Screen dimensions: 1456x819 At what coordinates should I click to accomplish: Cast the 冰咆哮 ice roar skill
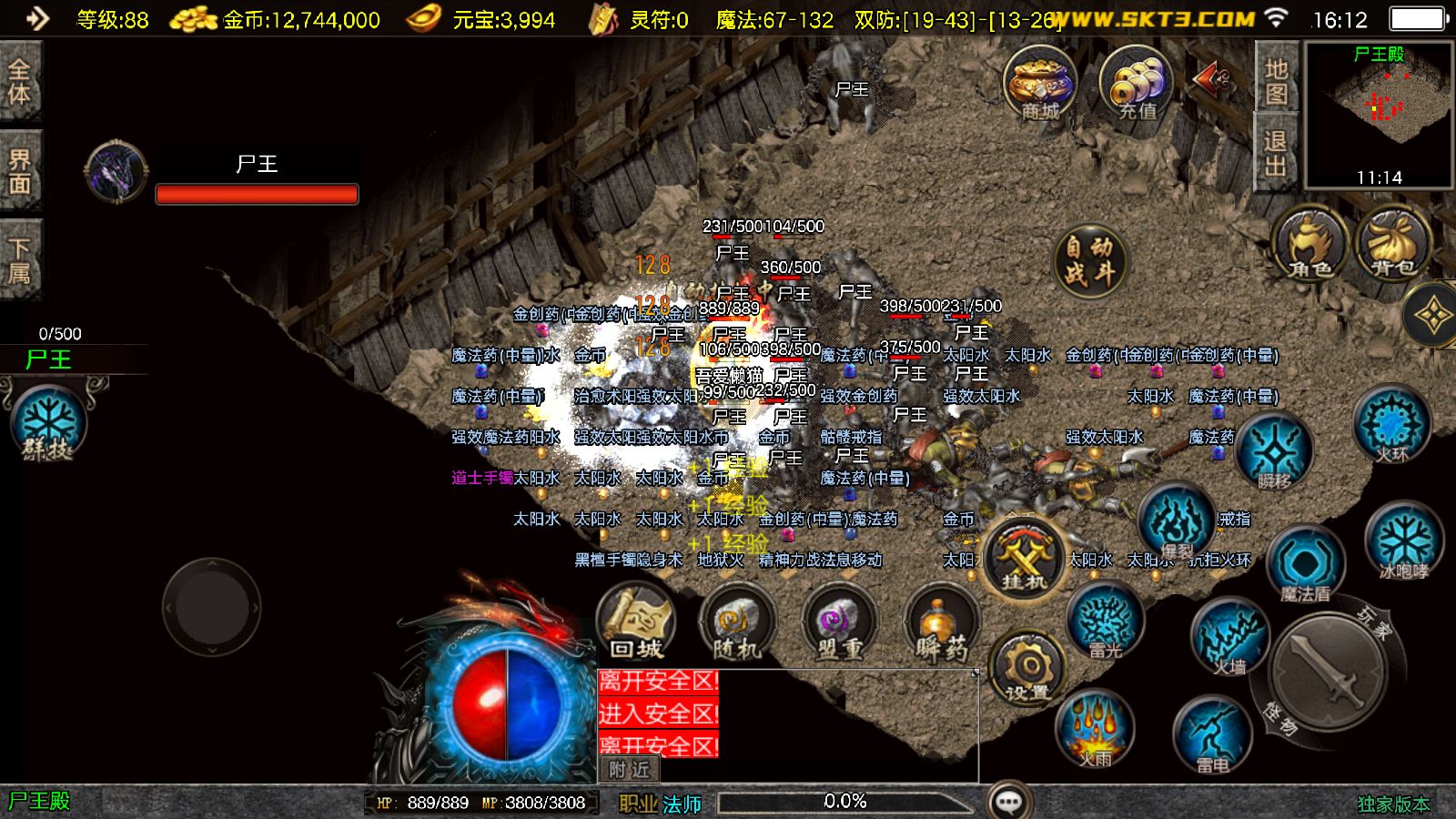coord(1404,543)
